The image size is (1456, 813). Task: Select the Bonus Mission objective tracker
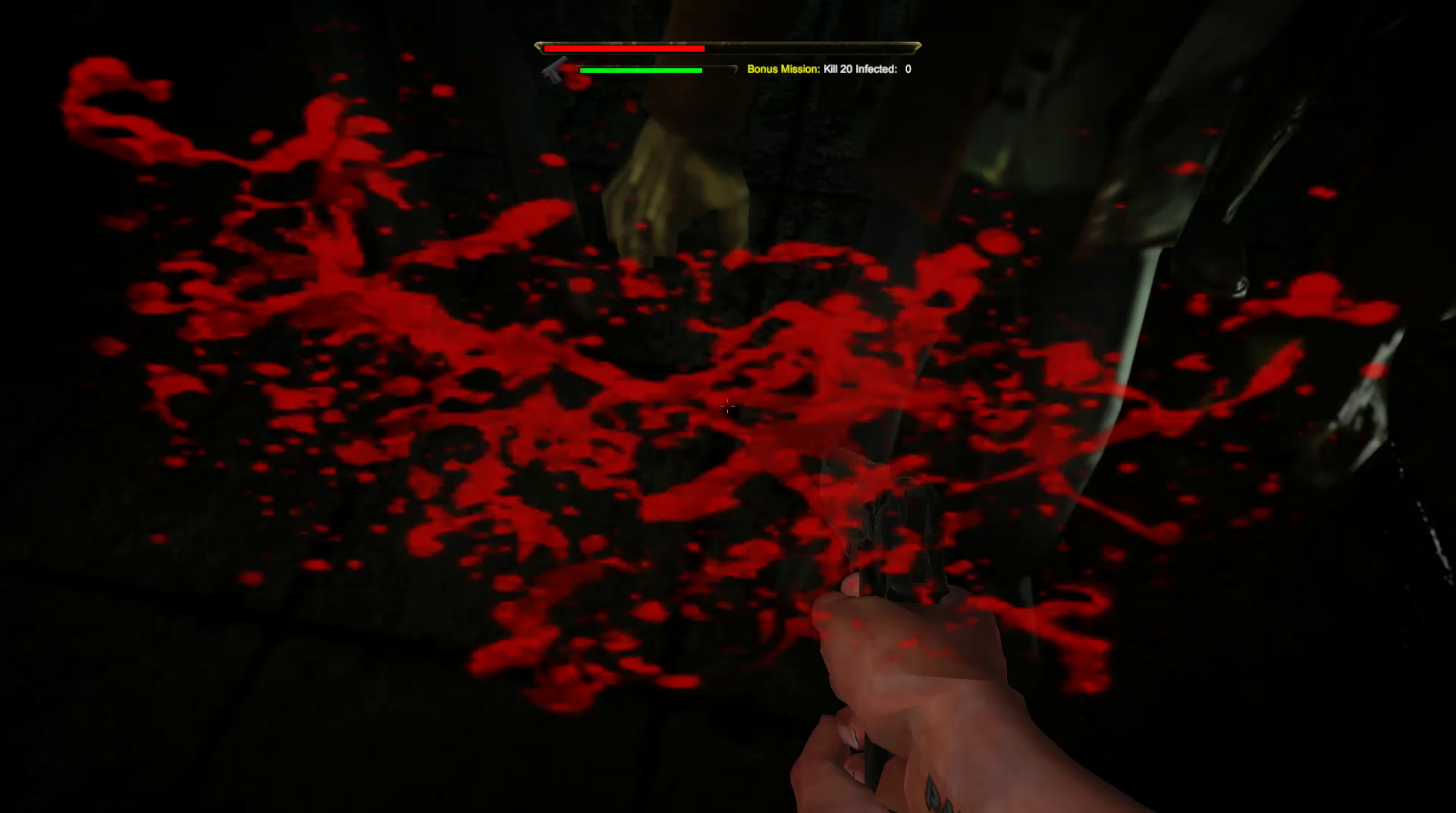[x=828, y=69]
